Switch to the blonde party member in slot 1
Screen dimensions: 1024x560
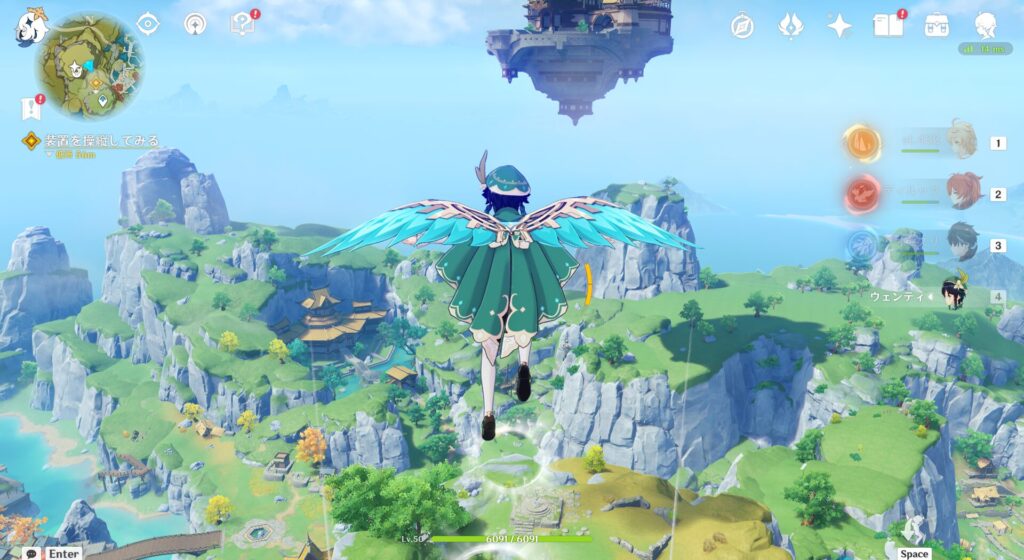[961, 142]
